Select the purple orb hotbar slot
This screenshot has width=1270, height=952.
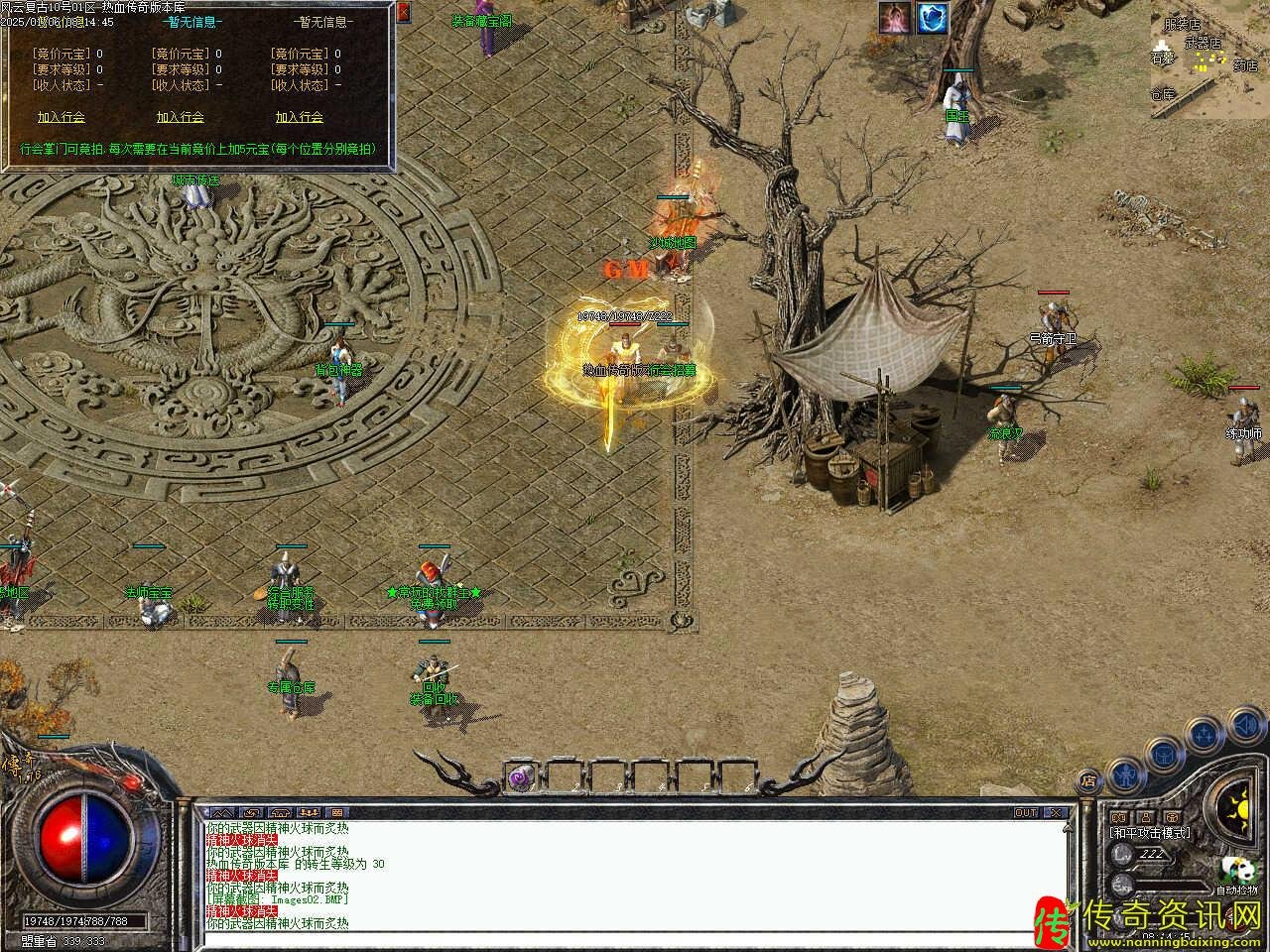[x=520, y=777]
